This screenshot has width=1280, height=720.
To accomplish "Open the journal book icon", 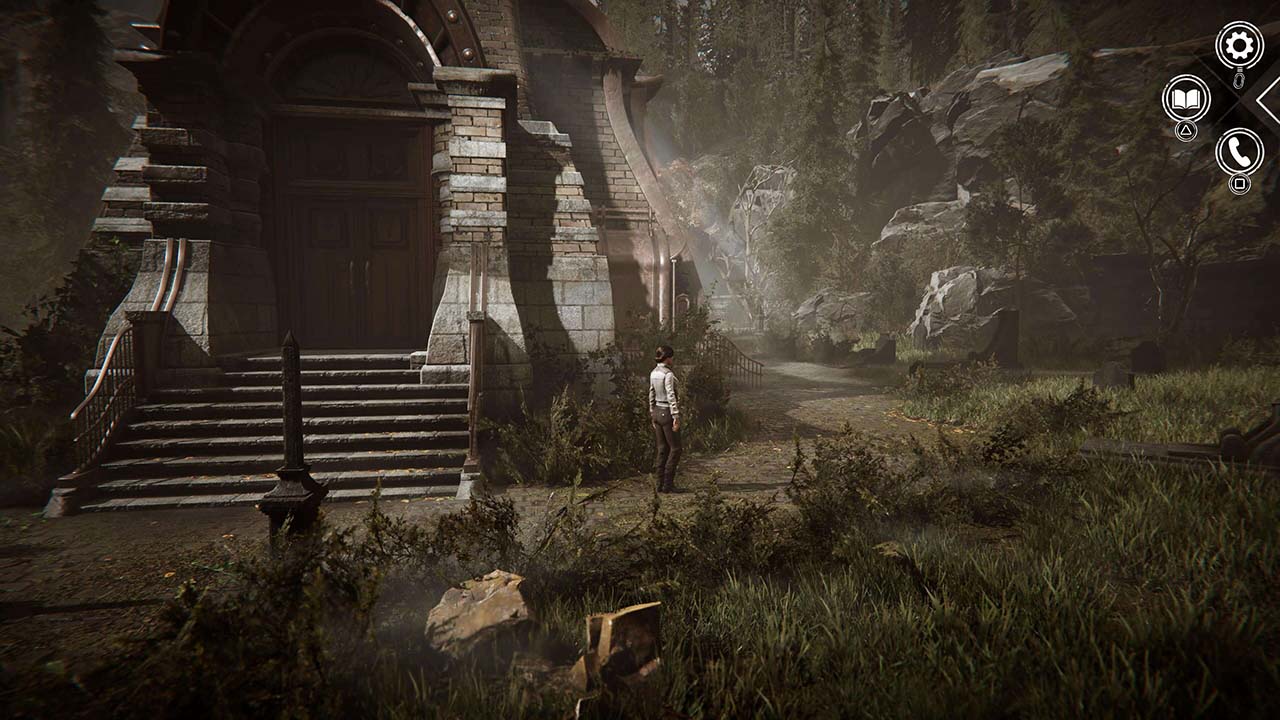I will 1185,99.
